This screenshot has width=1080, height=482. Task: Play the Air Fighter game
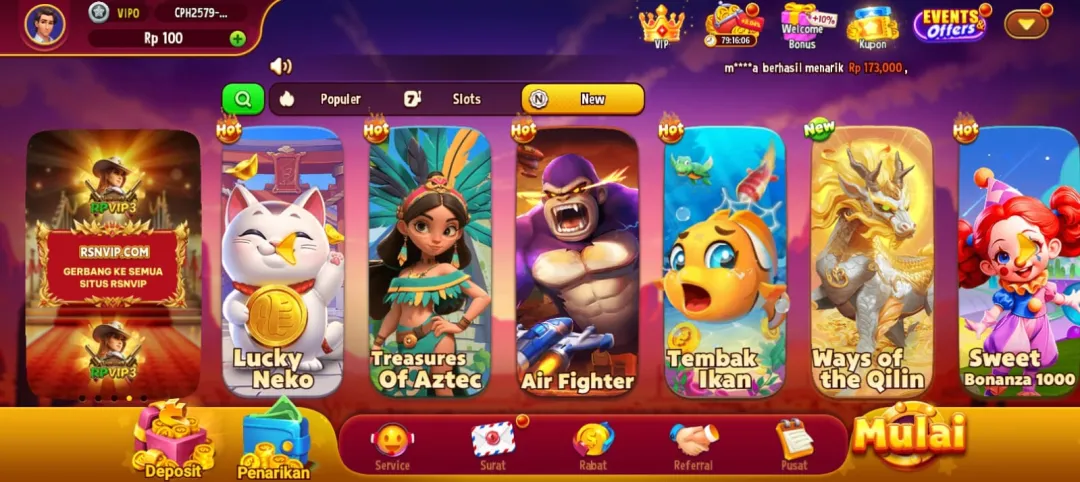(577, 262)
